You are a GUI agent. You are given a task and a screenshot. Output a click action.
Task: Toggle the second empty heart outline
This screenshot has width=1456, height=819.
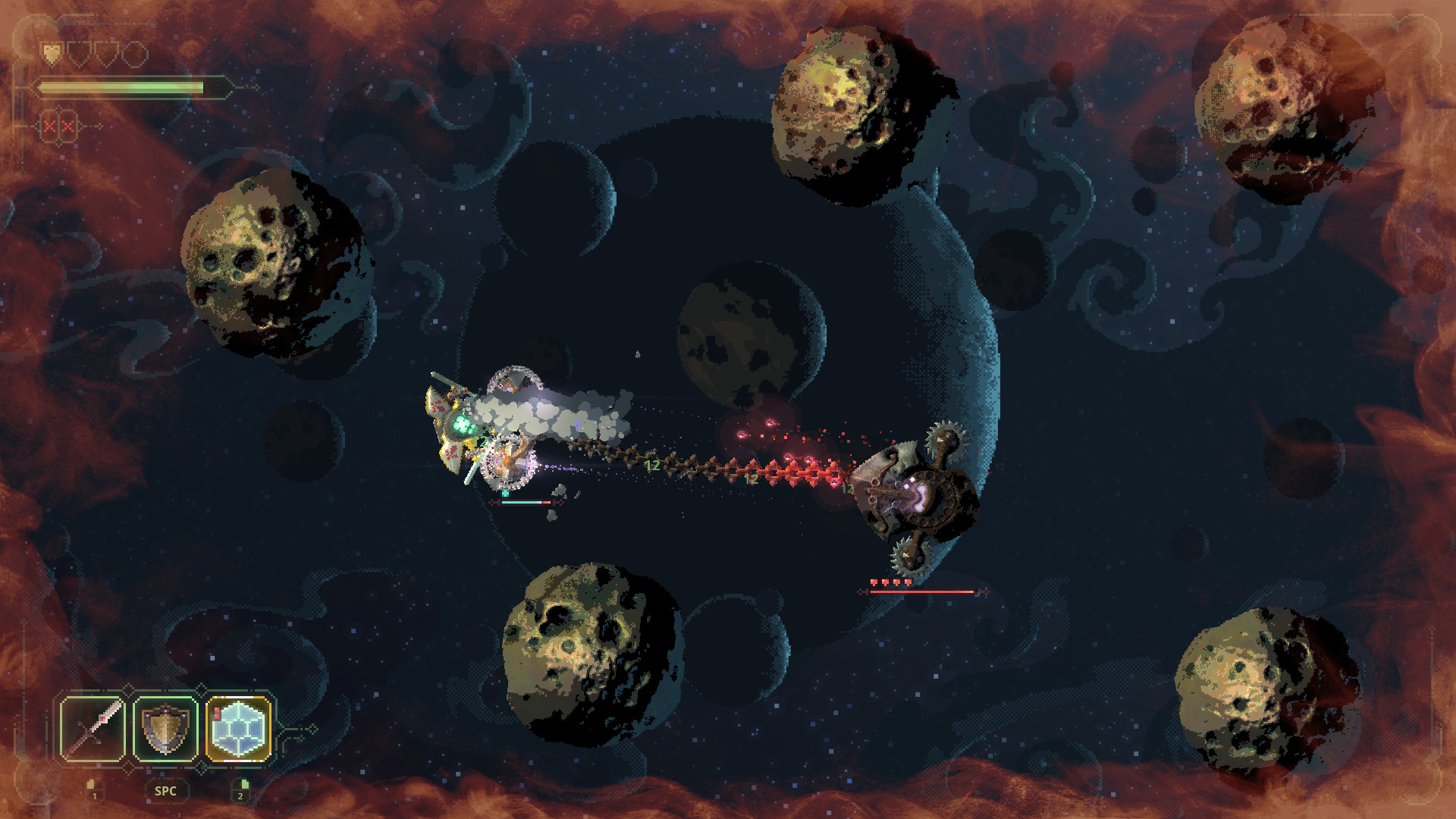[78, 55]
